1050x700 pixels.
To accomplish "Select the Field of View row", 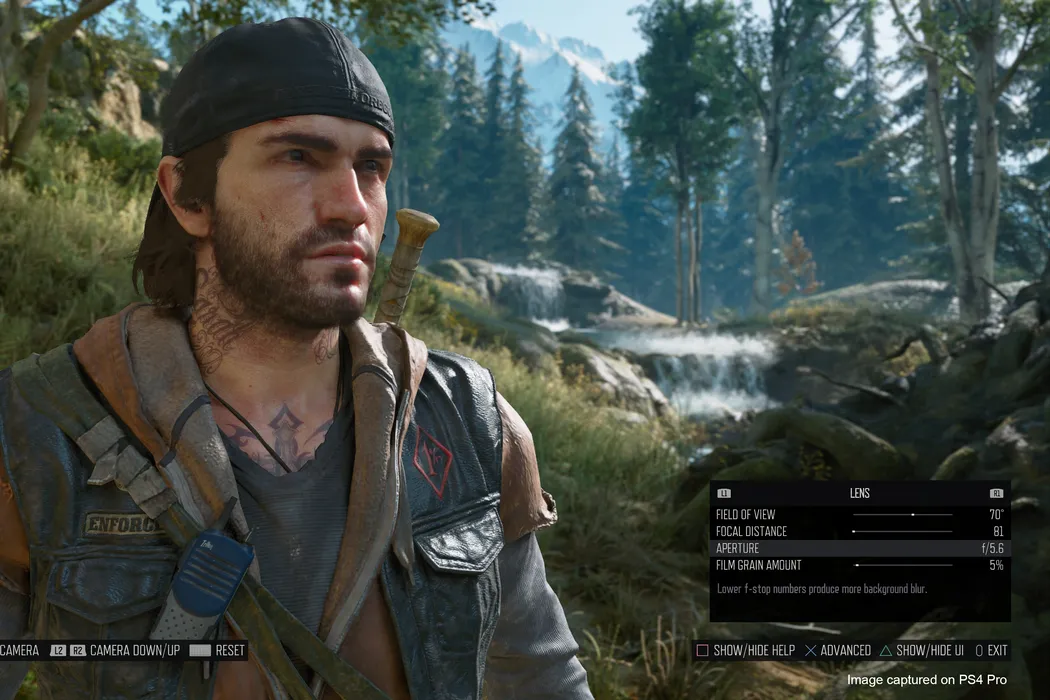I will [746, 515].
